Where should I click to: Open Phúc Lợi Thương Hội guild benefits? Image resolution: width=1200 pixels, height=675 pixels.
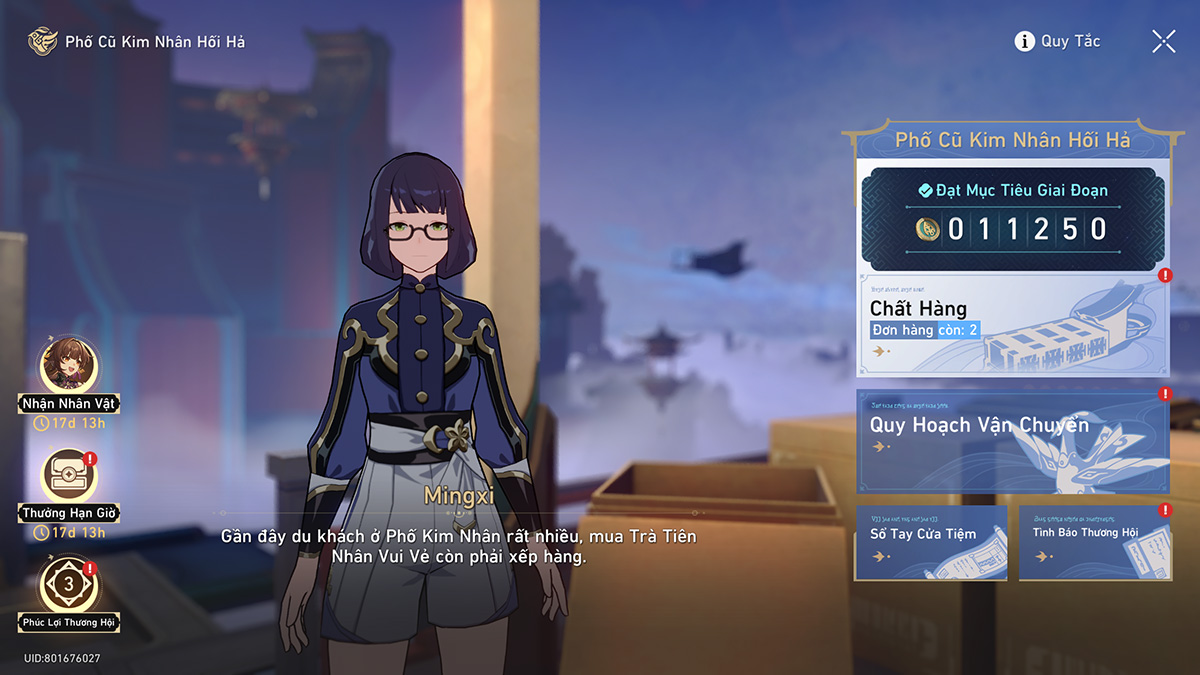tap(70, 588)
